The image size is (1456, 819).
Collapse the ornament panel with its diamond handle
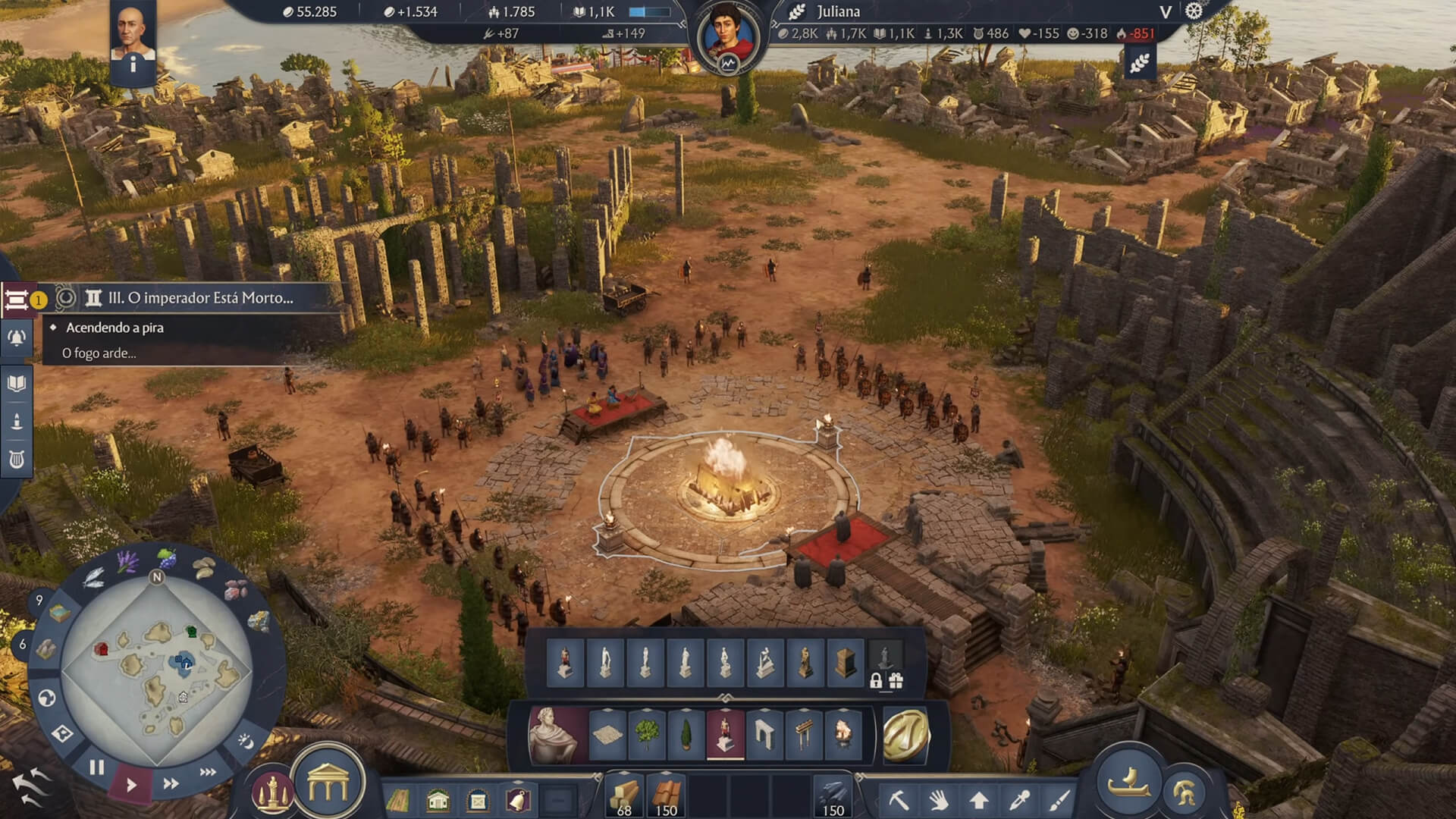[724, 697]
